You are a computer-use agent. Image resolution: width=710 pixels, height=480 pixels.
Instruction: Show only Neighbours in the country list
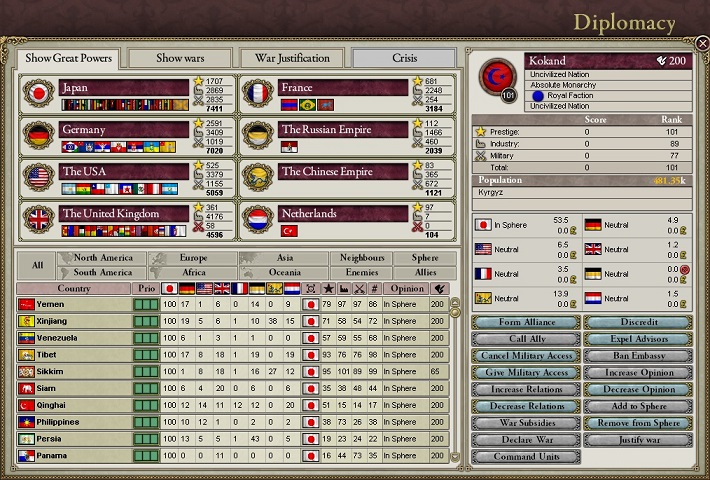coord(362,258)
